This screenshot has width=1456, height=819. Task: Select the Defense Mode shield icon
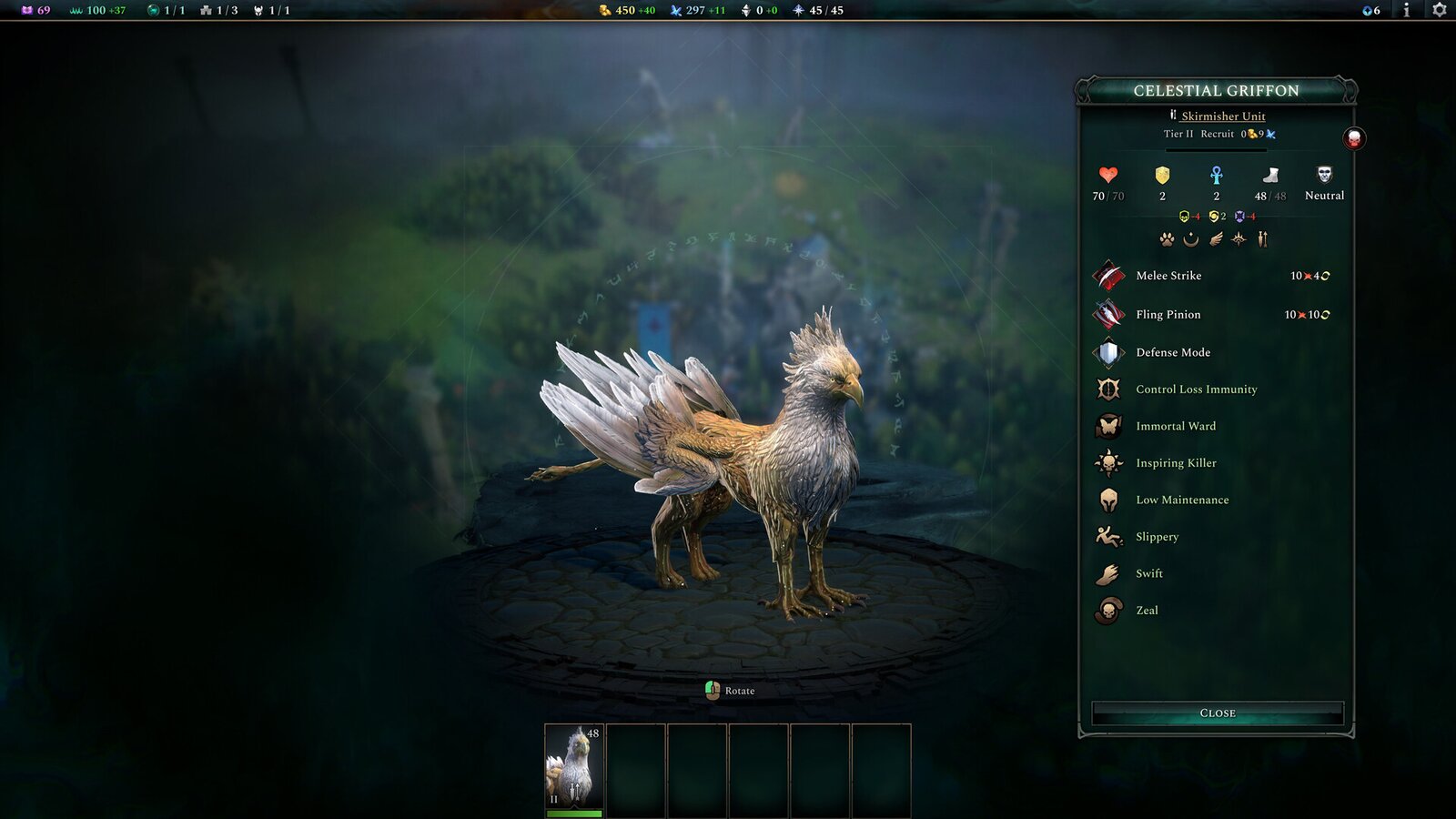[1109, 352]
